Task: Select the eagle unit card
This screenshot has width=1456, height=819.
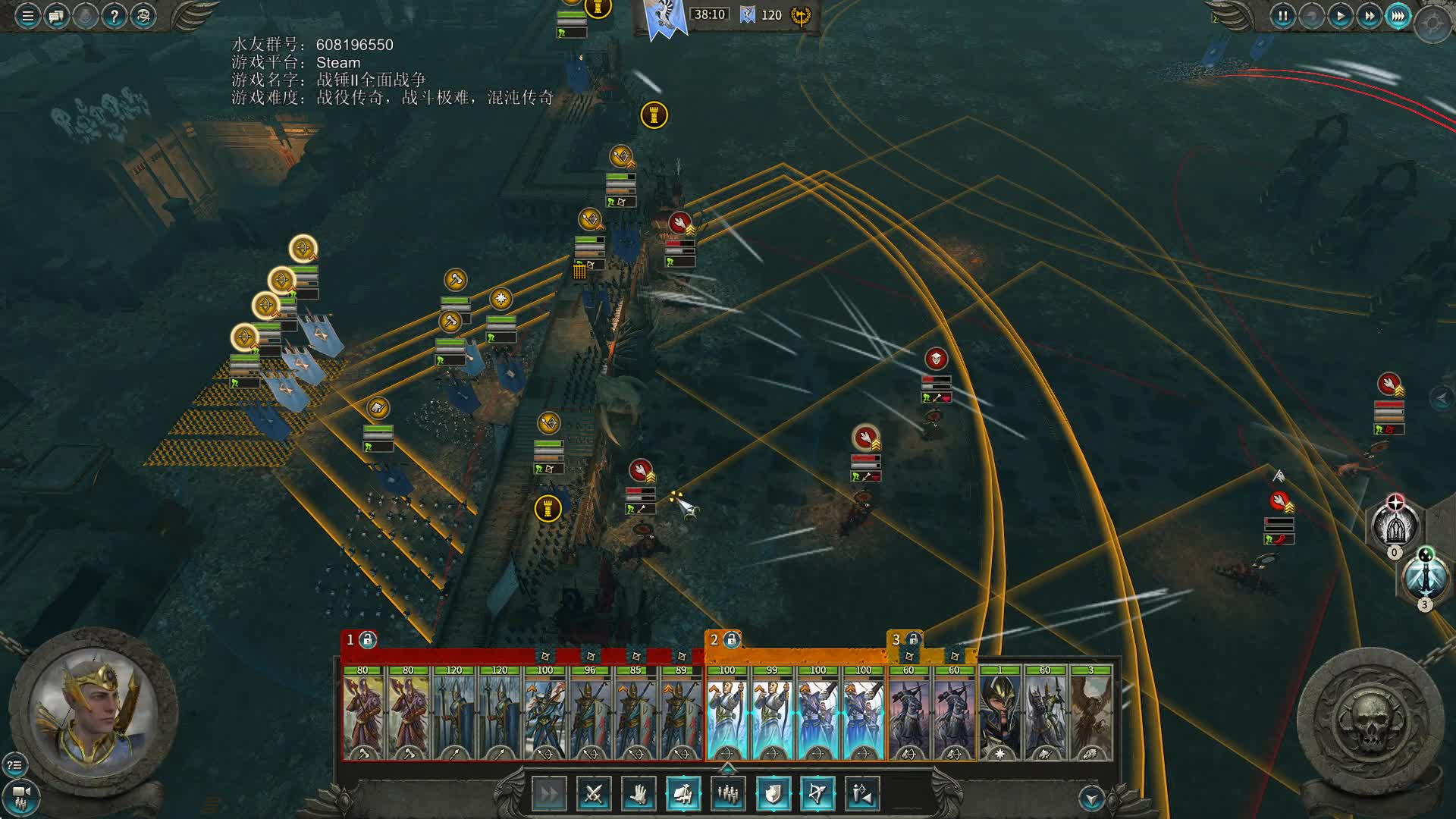Action: 1090,713
